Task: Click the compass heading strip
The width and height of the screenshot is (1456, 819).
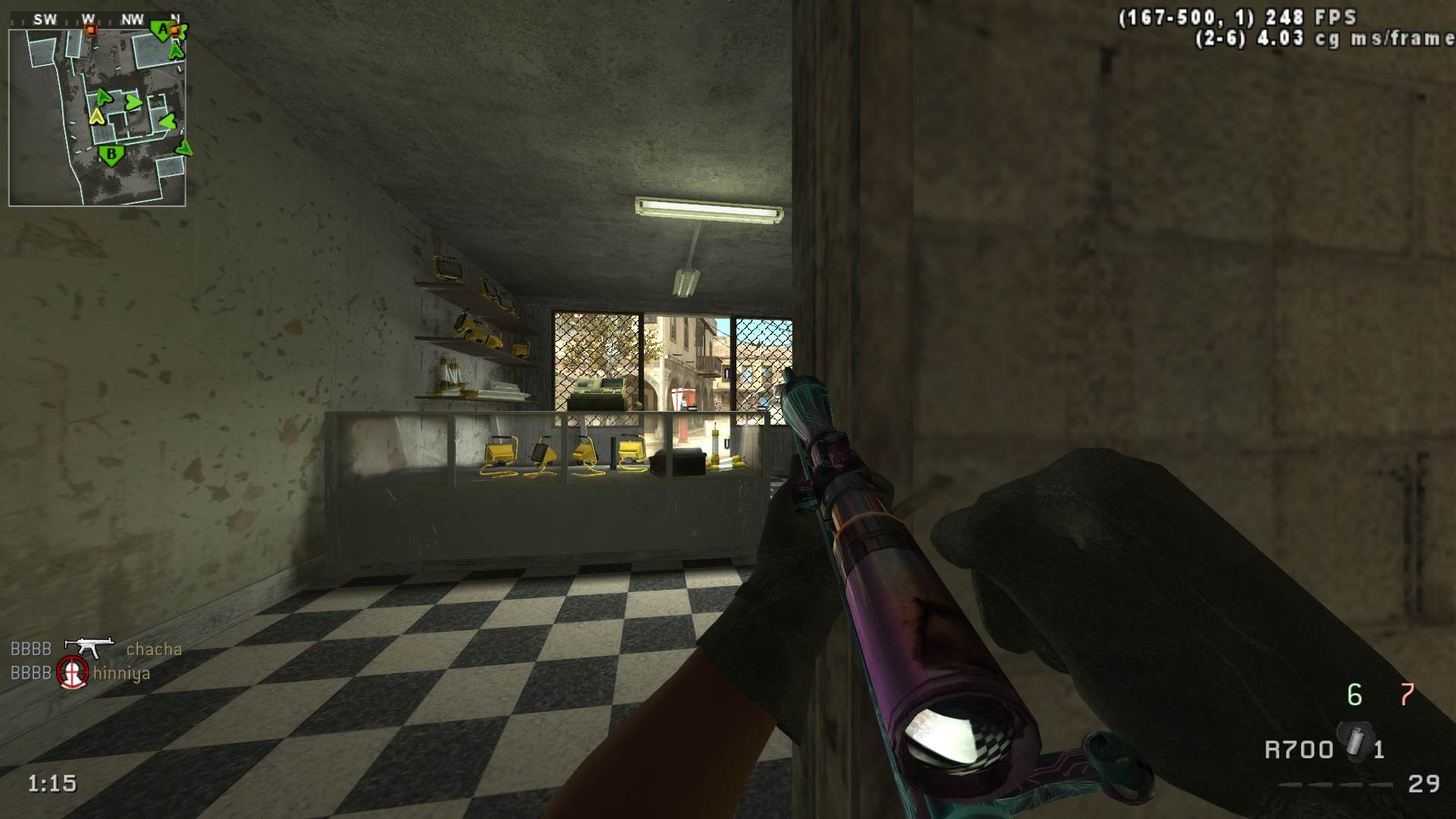Action: pyautogui.click(x=97, y=20)
